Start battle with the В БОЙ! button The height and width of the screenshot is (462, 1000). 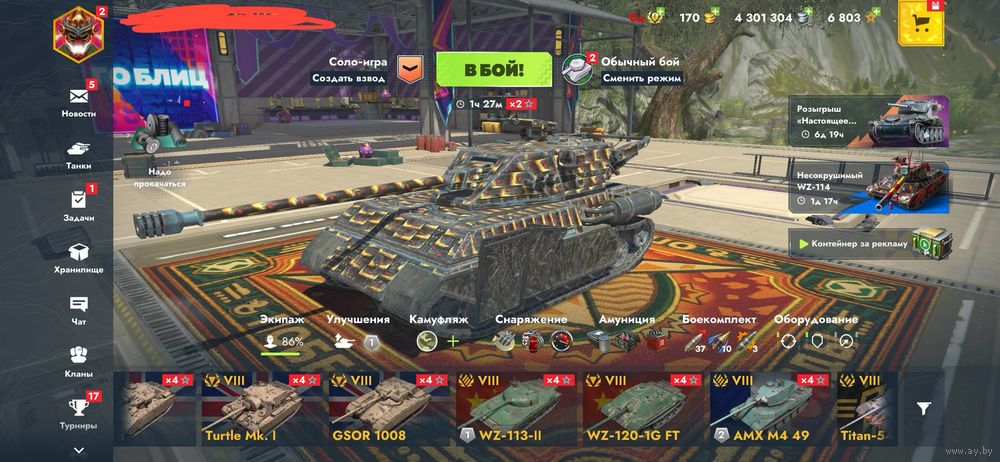493,69
